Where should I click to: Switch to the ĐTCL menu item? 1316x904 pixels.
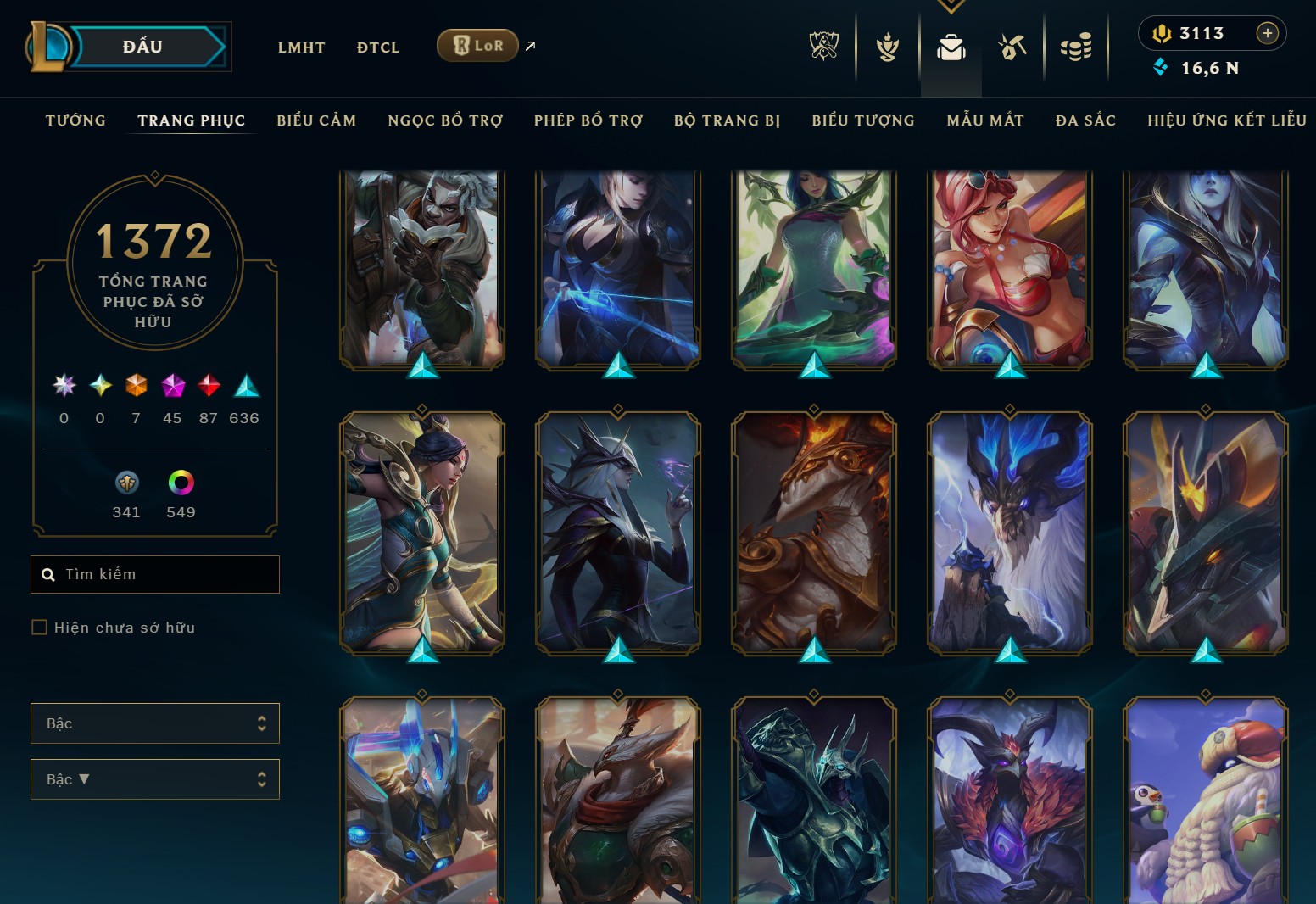[x=378, y=47]
